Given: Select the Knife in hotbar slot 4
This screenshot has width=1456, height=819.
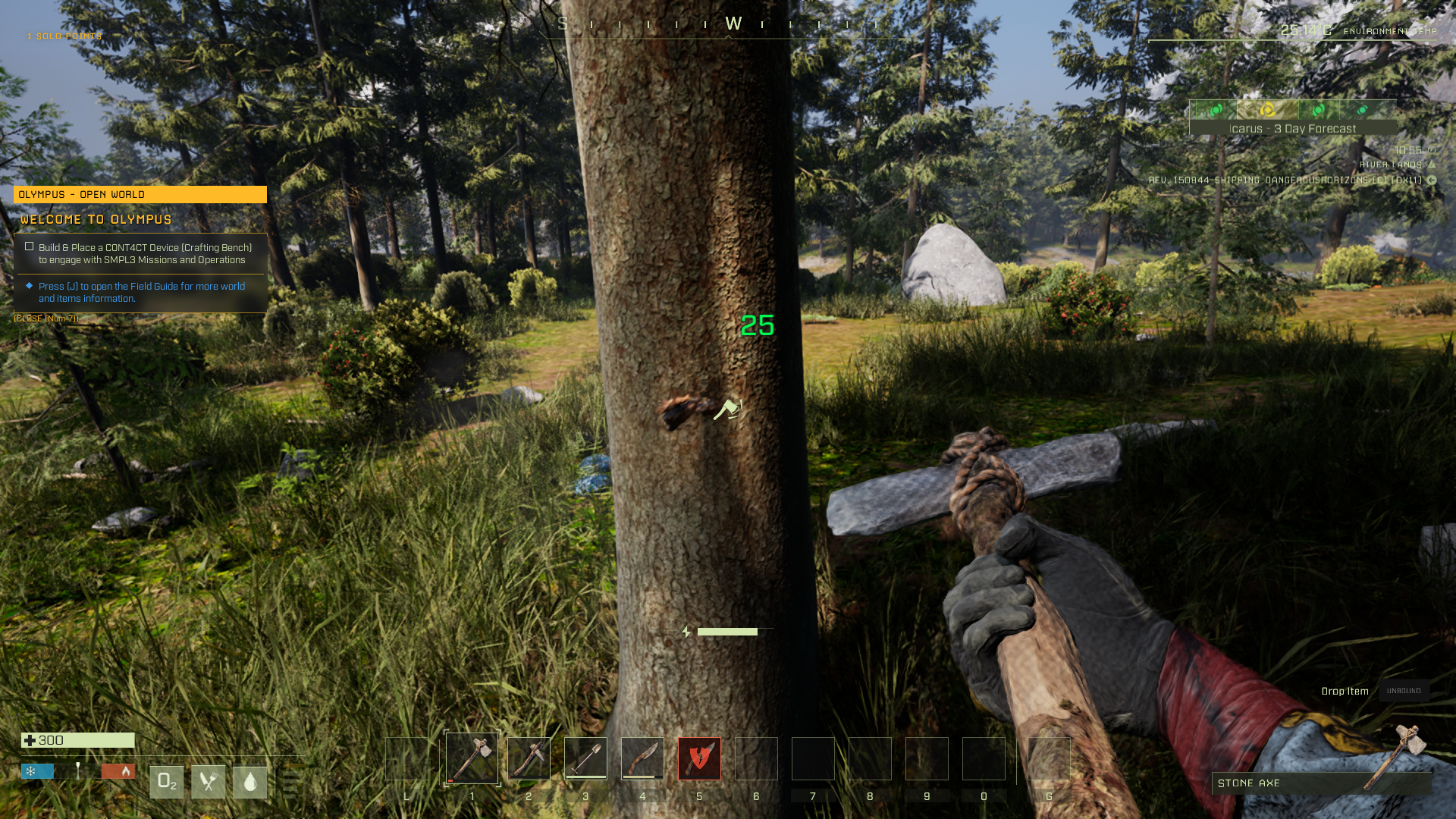Looking at the screenshot, I should pyautogui.click(x=643, y=758).
